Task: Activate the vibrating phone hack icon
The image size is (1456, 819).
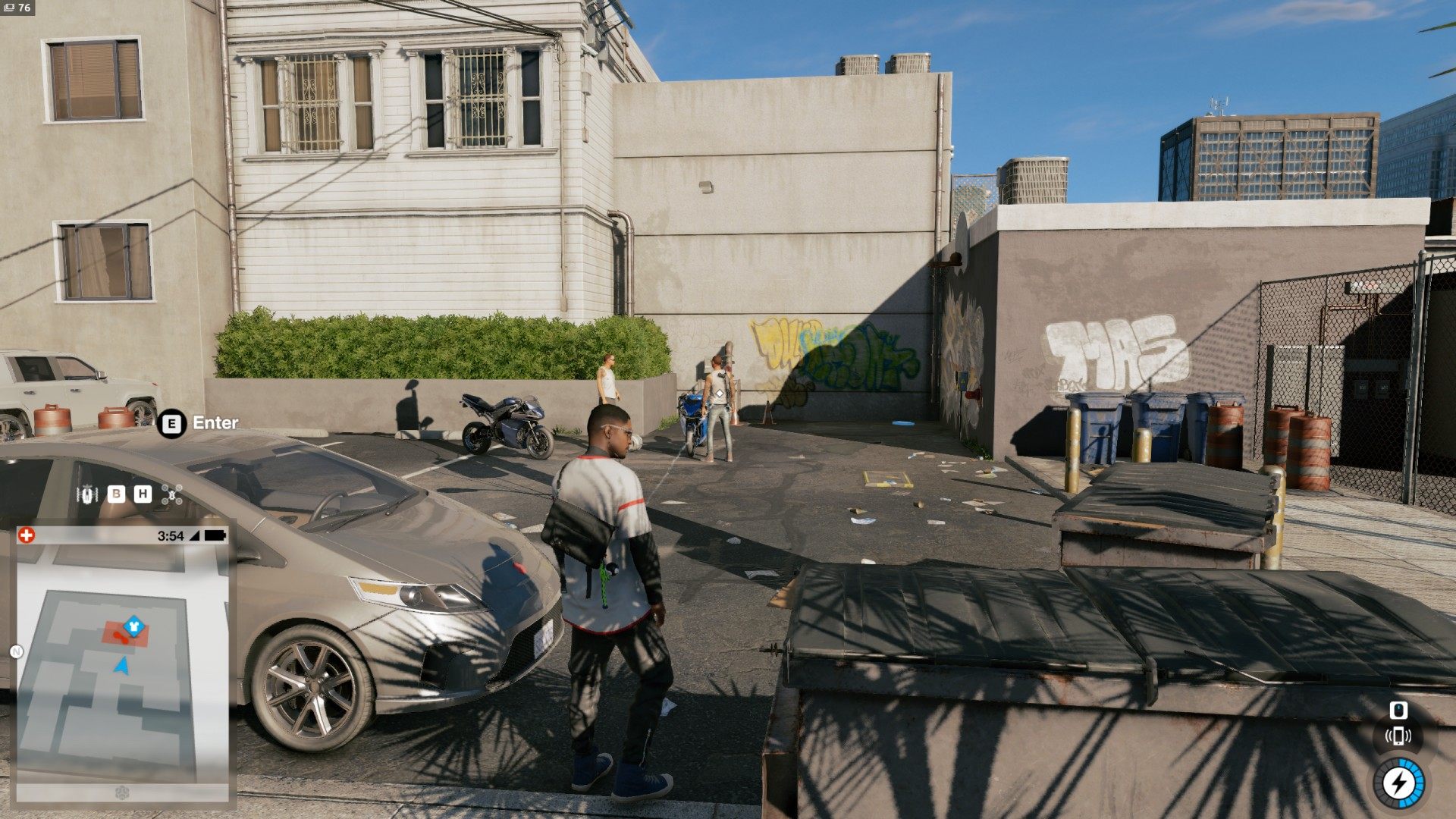Action: (x=1398, y=736)
